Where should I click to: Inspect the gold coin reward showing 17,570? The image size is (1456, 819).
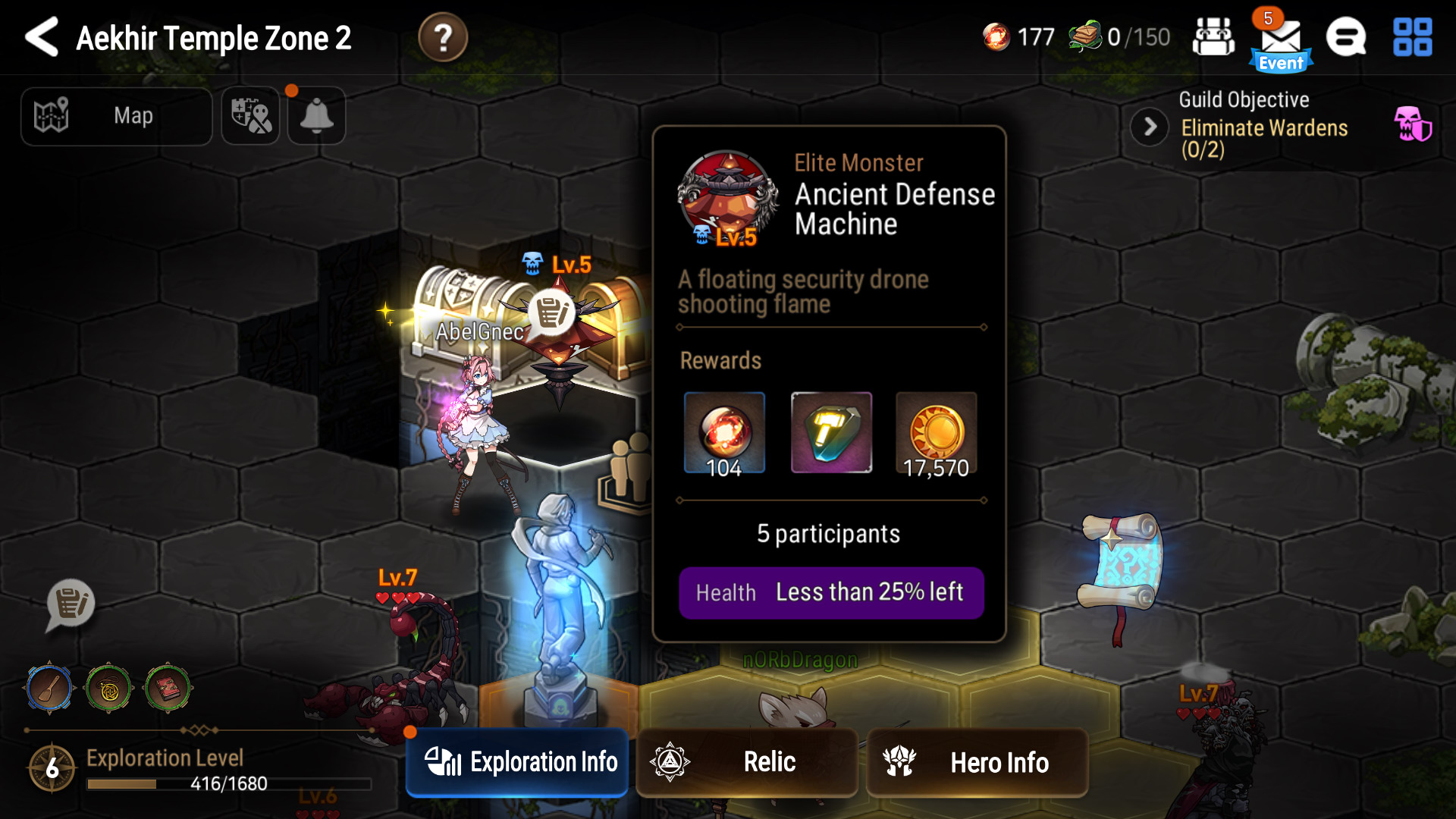pos(937,433)
